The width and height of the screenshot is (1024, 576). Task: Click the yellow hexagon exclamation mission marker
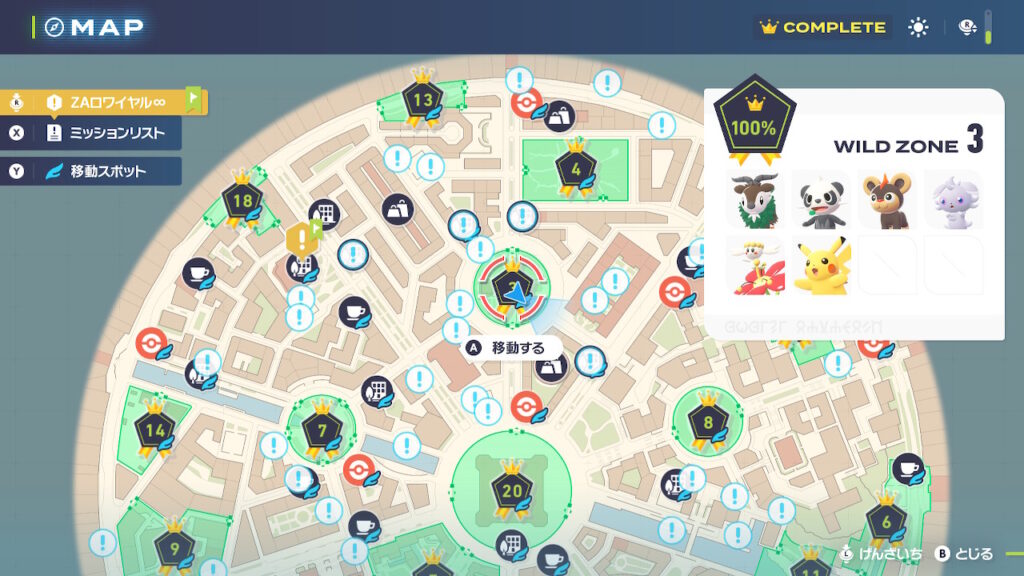tap(301, 238)
